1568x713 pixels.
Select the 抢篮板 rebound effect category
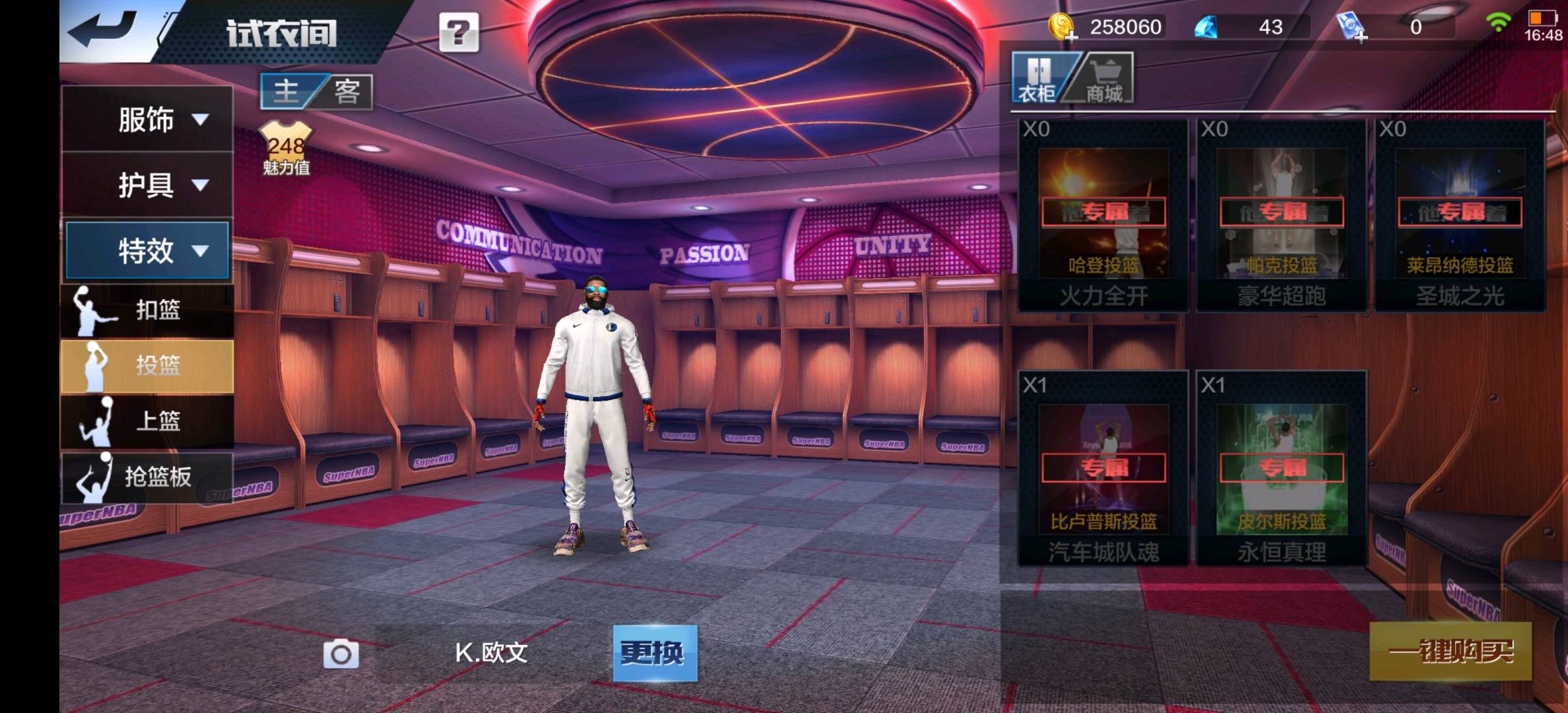tap(147, 477)
